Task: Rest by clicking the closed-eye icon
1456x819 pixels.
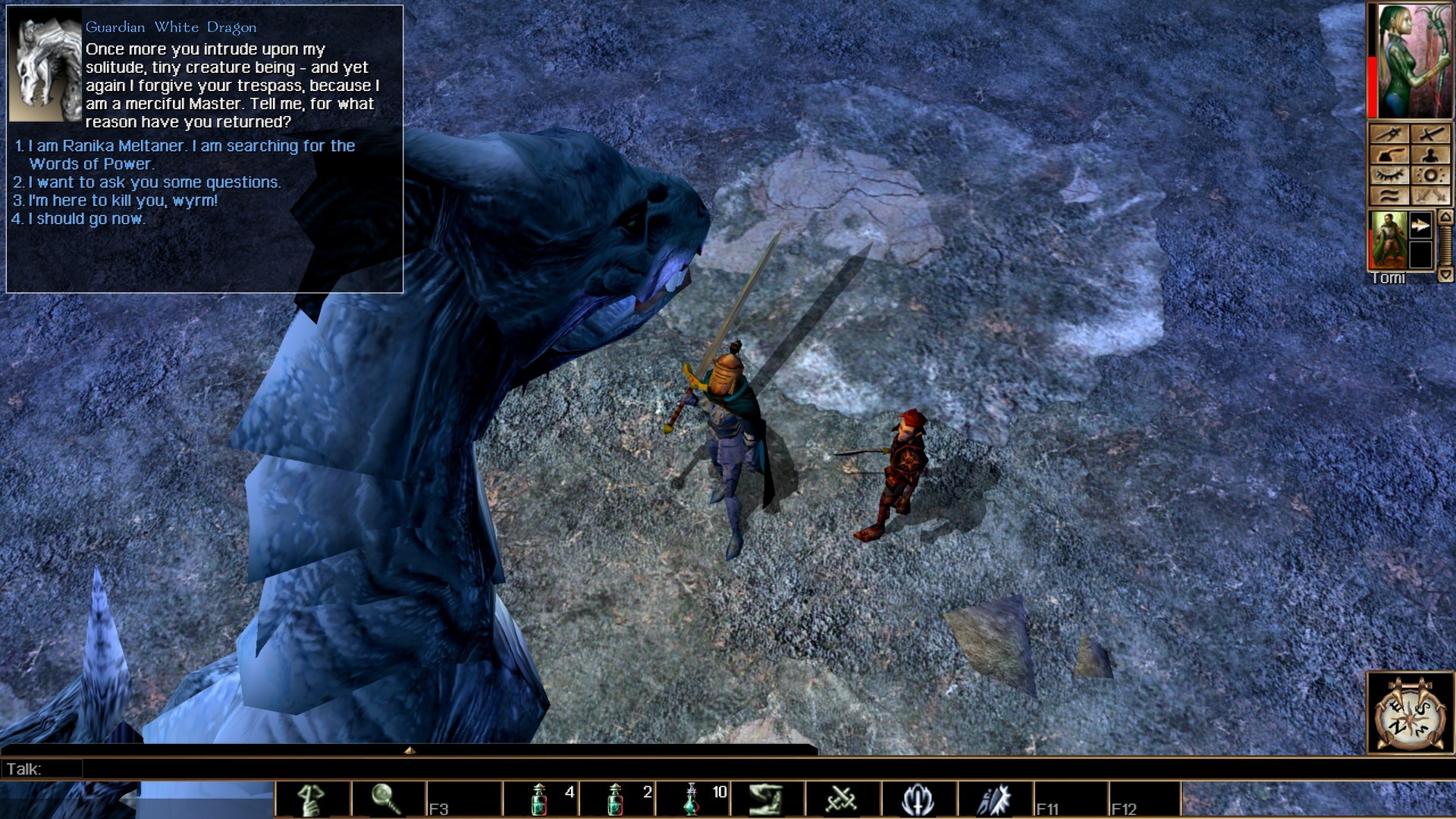Action: point(1390,175)
